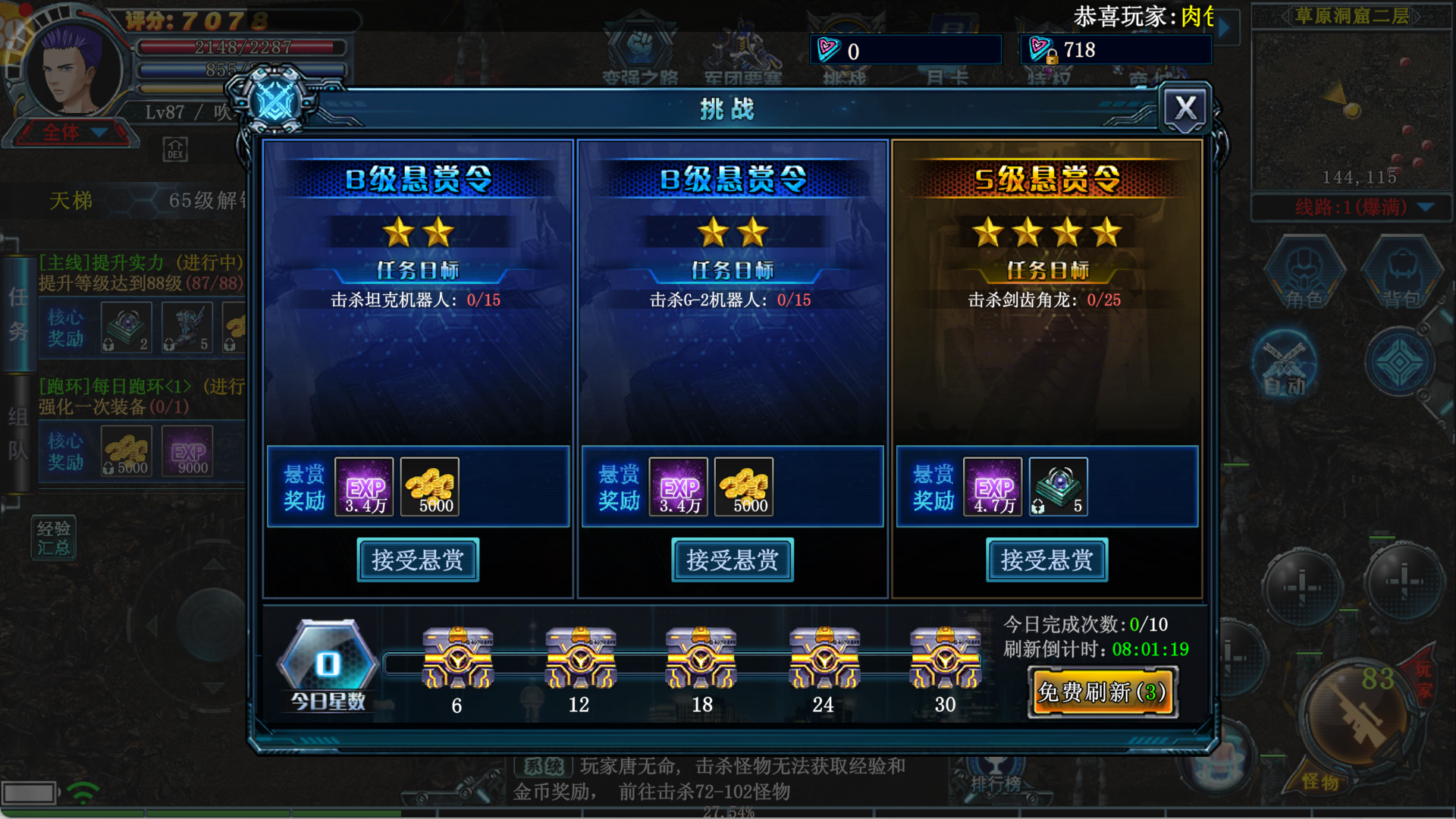
Task: Open the 12-star reward chest
Action: pos(580,657)
